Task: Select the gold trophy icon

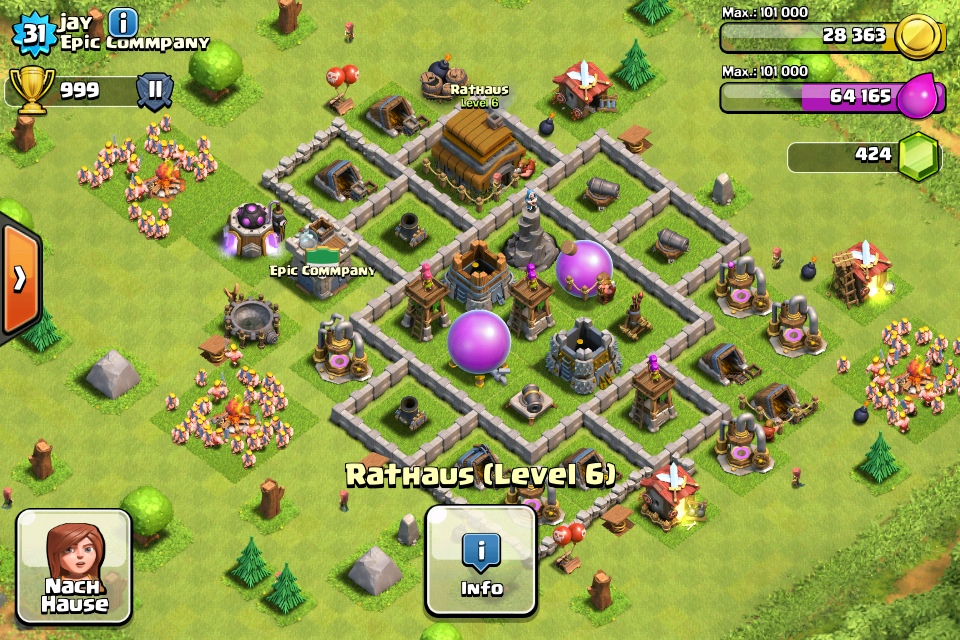Action: click(x=31, y=90)
